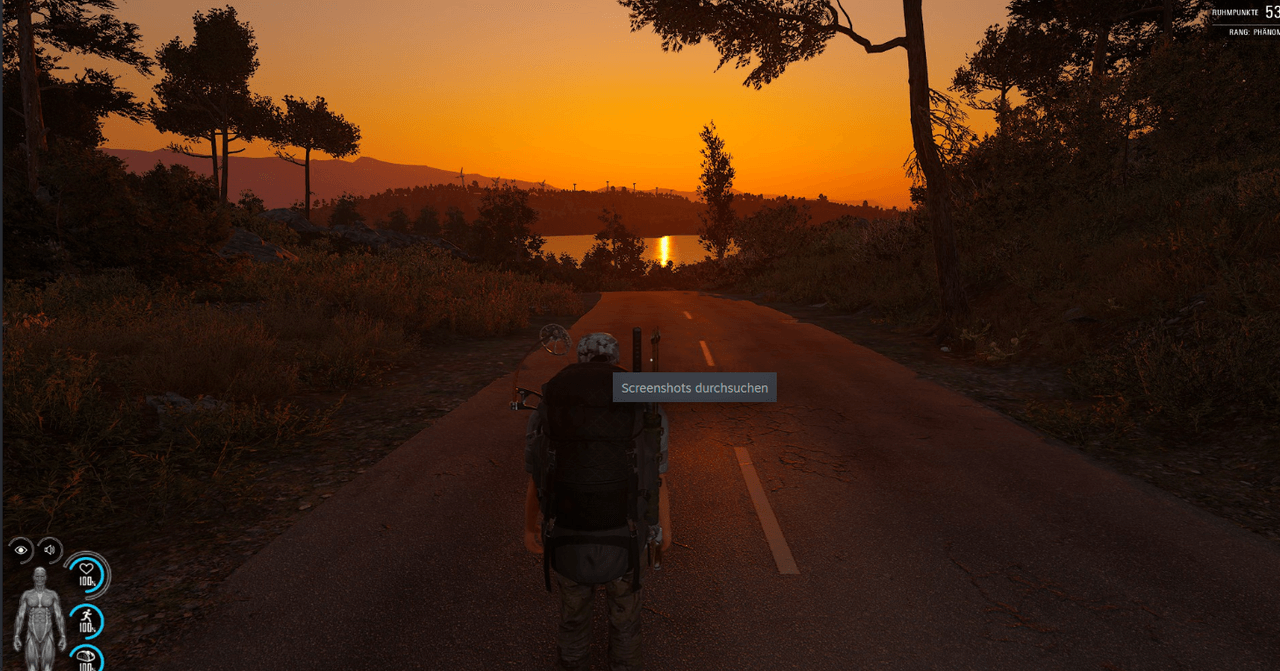Click the eye visibility indicator icon
The height and width of the screenshot is (671, 1280).
(21, 550)
